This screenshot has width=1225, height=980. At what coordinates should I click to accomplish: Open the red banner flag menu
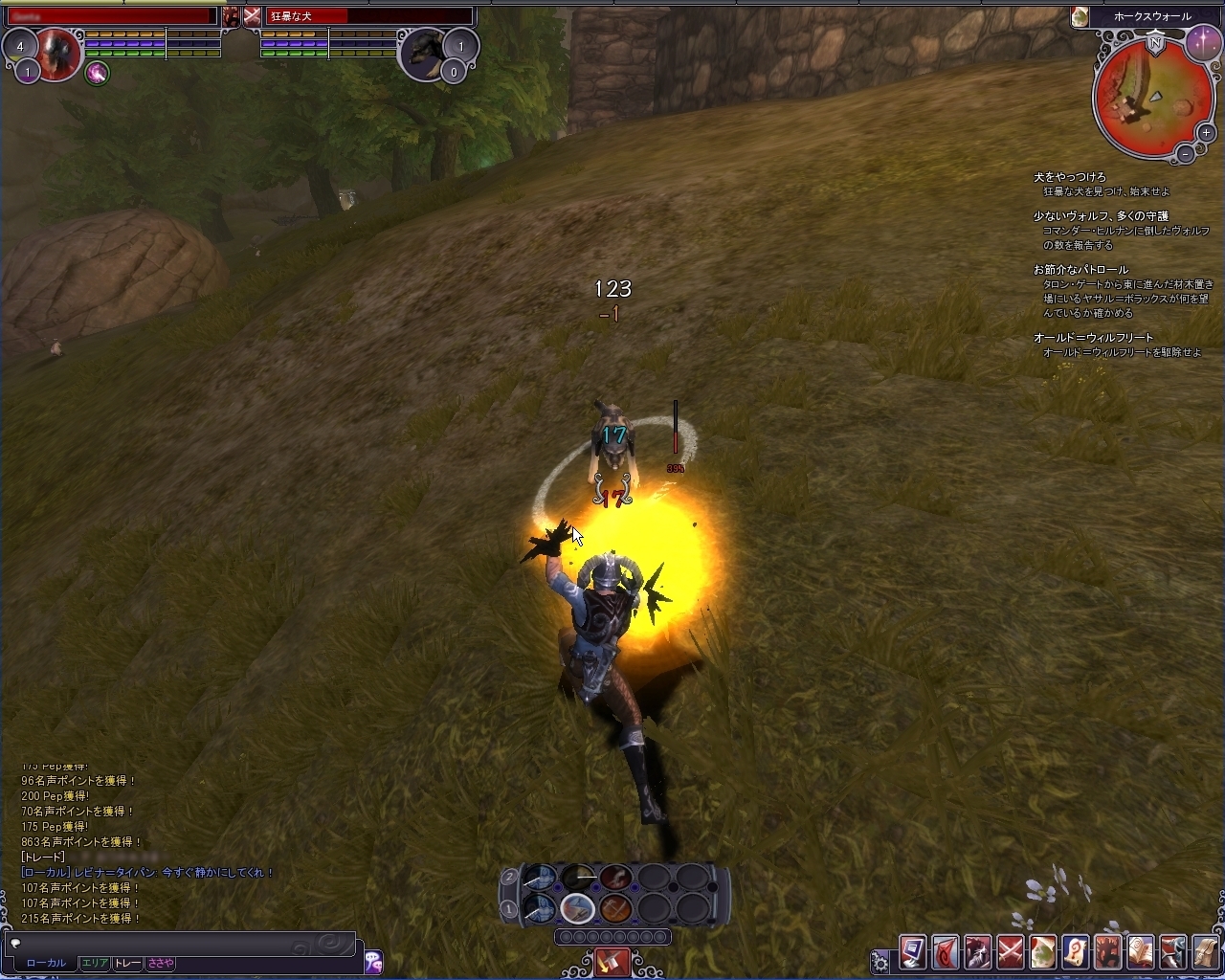[x=946, y=953]
